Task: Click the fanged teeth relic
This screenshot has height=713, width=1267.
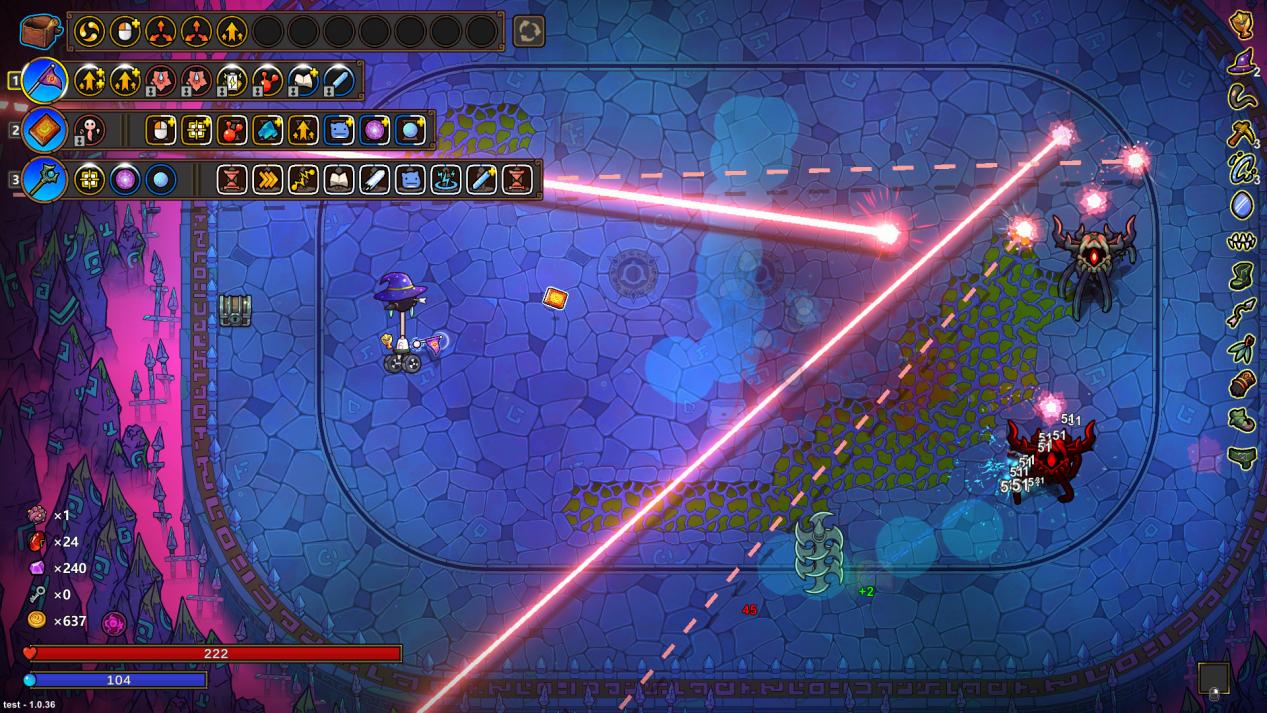Action: [1241, 241]
